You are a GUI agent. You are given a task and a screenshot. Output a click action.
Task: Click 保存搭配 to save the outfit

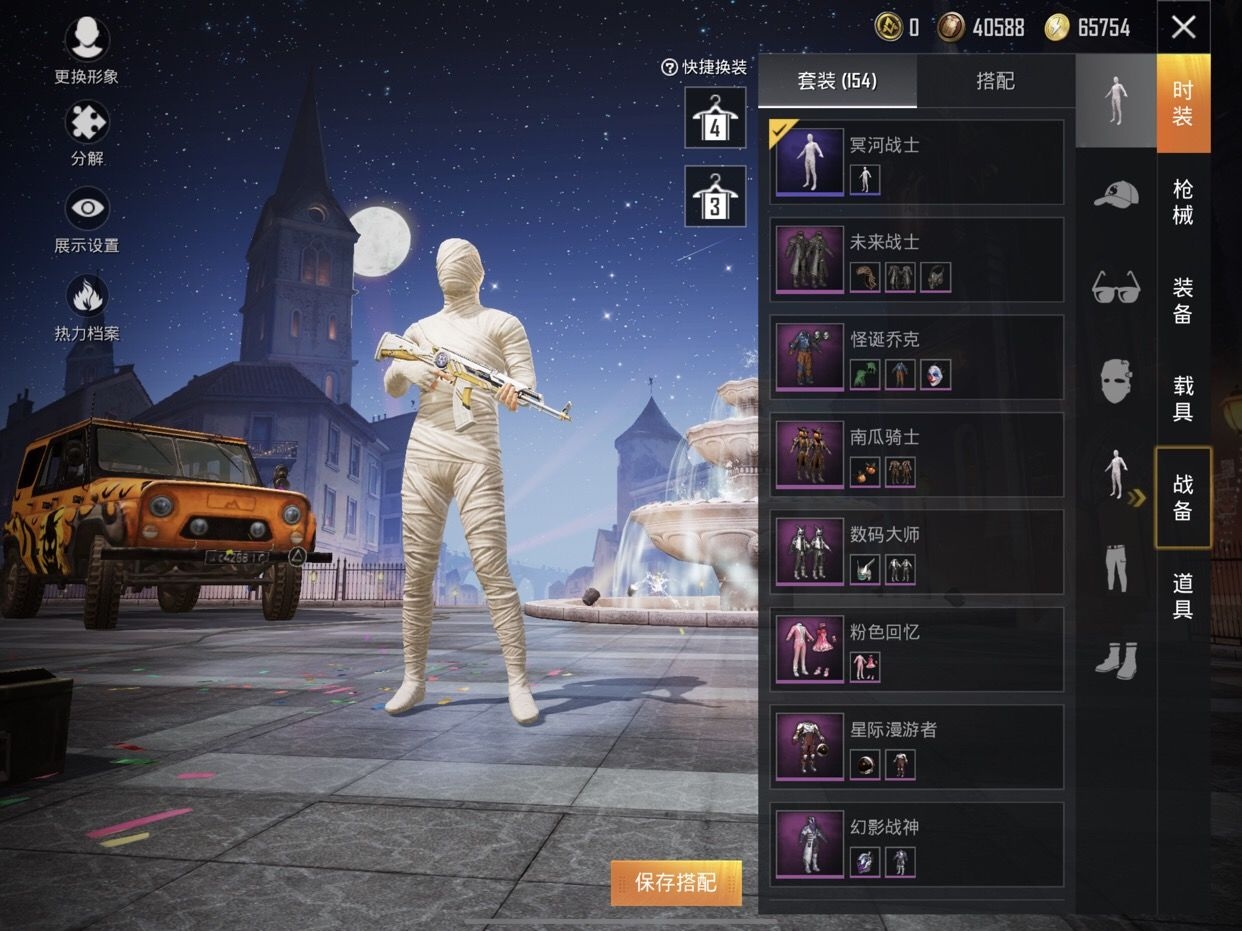coord(676,882)
